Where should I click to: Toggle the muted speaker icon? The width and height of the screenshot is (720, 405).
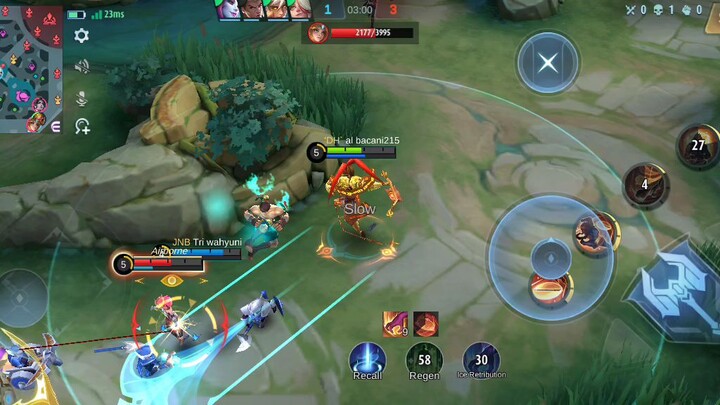pyautogui.click(x=82, y=67)
